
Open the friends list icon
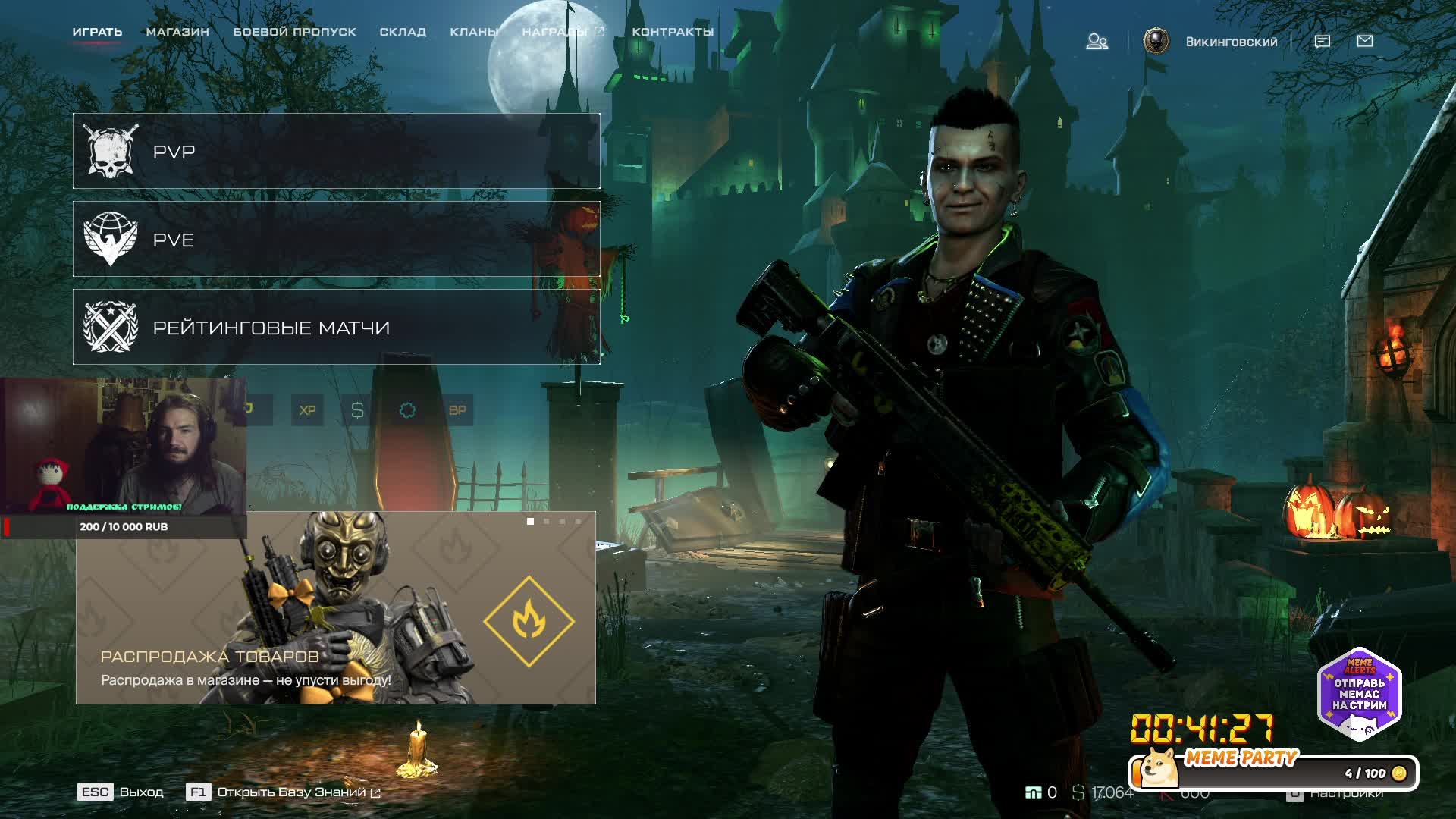click(x=1097, y=41)
